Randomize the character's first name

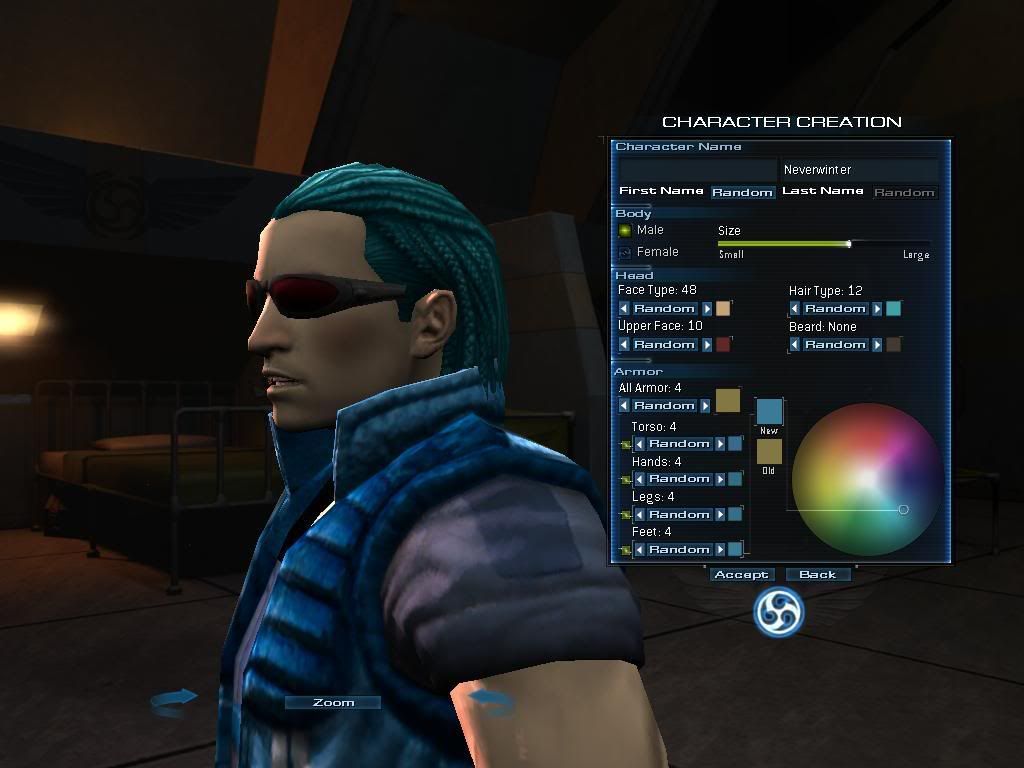point(742,192)
